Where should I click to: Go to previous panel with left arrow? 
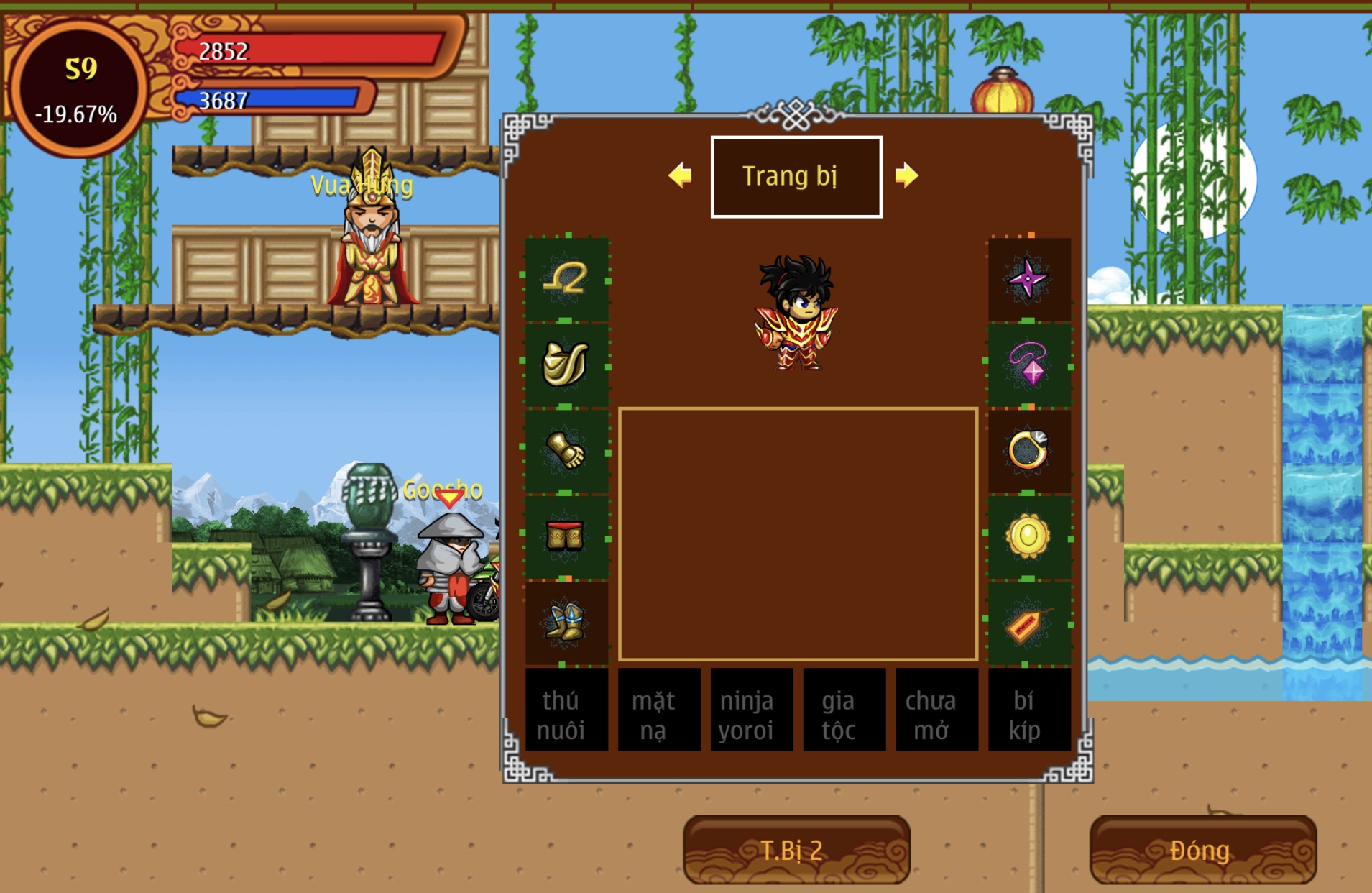point(680,175)
